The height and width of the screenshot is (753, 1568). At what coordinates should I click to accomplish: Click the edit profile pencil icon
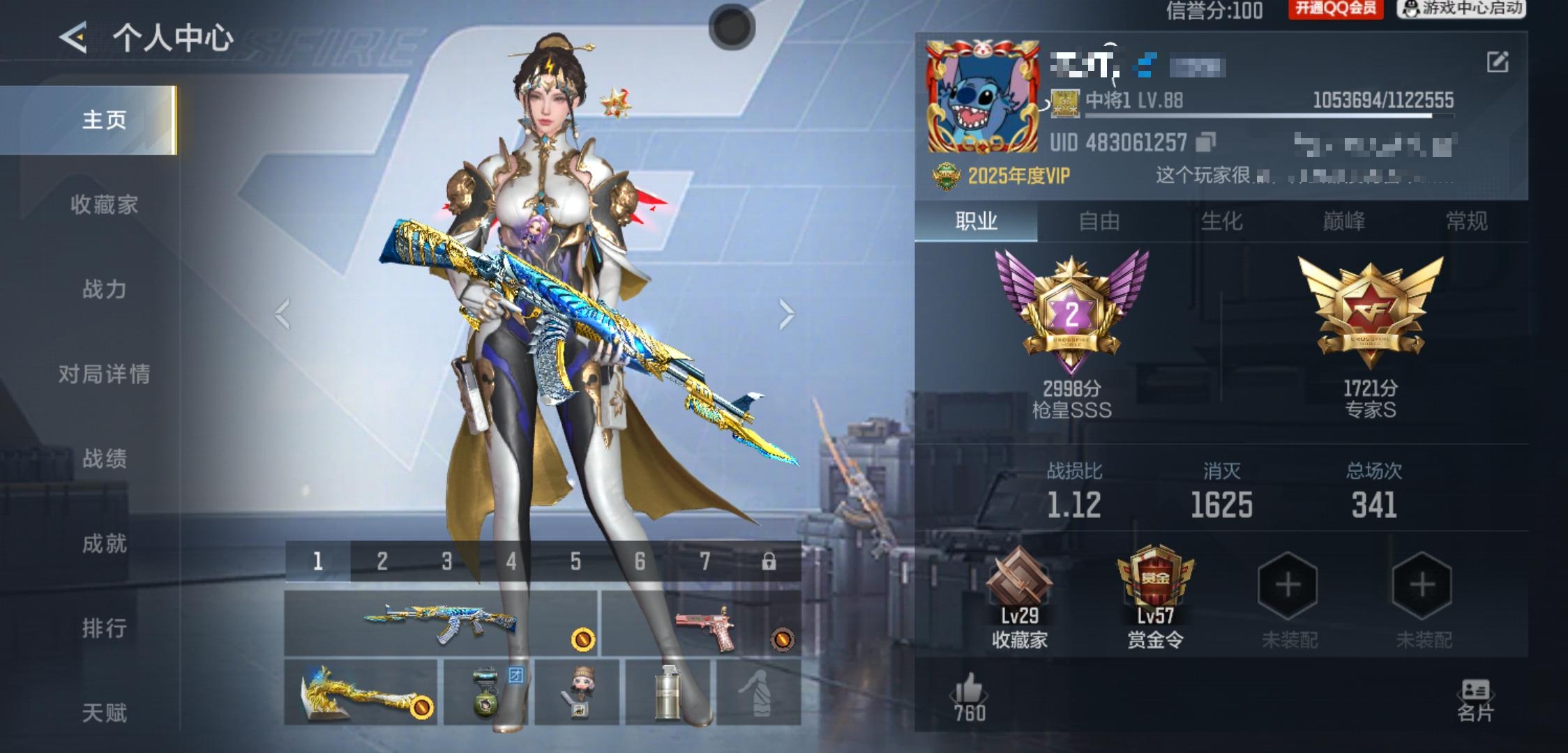click(1498, 62)
